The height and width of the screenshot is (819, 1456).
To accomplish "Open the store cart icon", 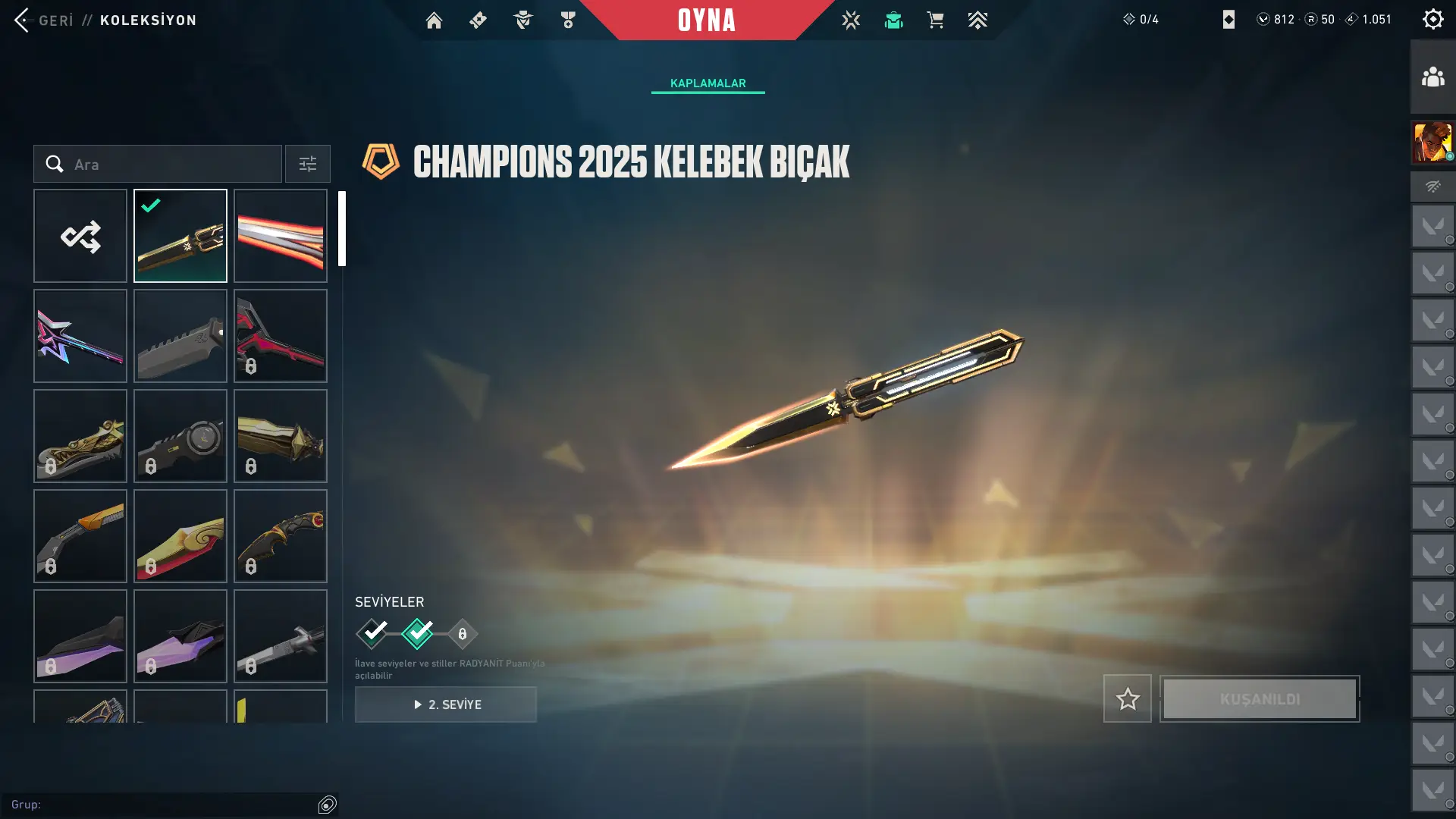I will [935, 20].
